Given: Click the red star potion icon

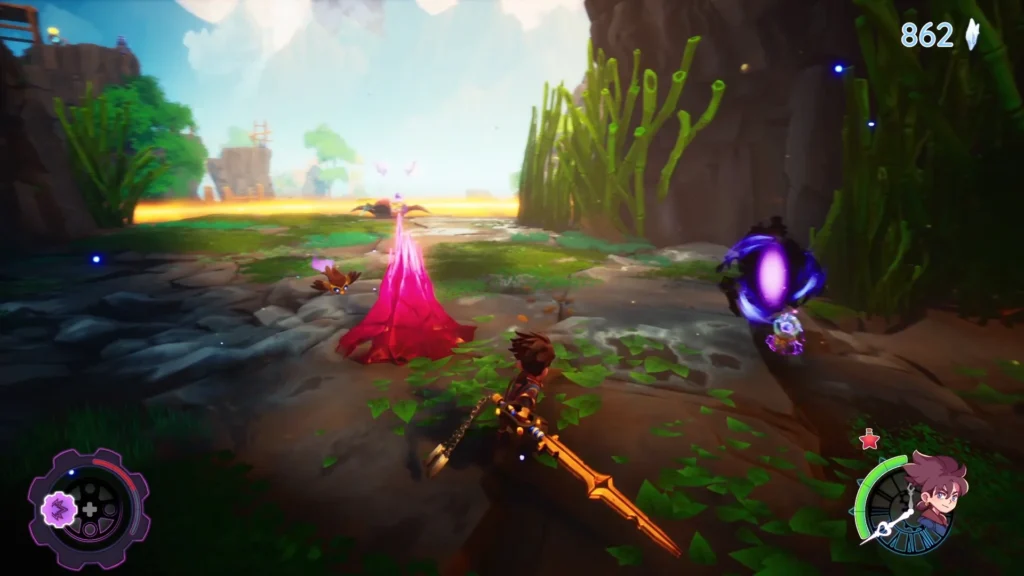Looking at the screenshot, I should tap(867, 439).
